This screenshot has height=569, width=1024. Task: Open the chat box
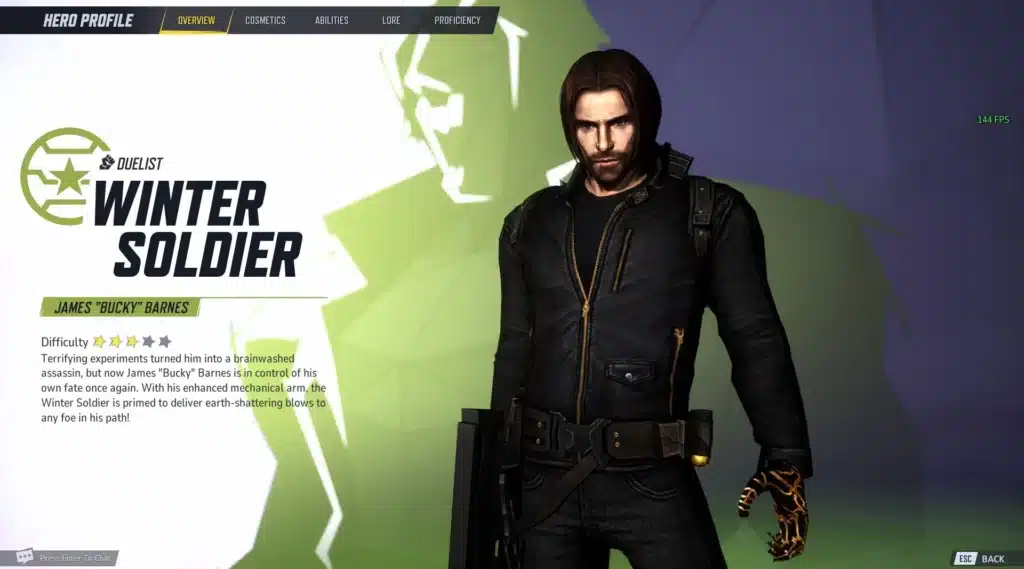[66, 557]
